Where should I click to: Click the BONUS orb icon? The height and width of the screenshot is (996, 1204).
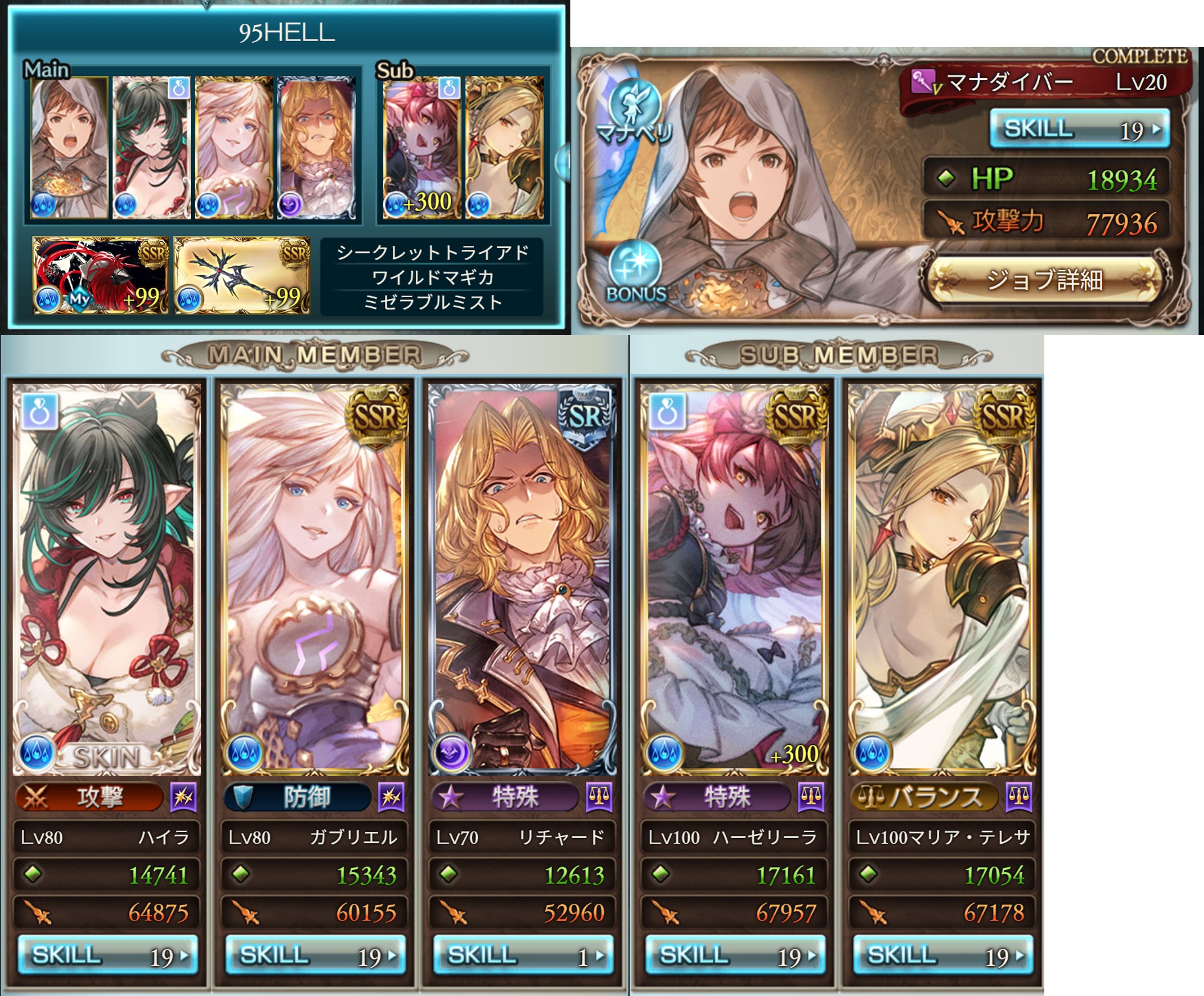pos(635,270)
